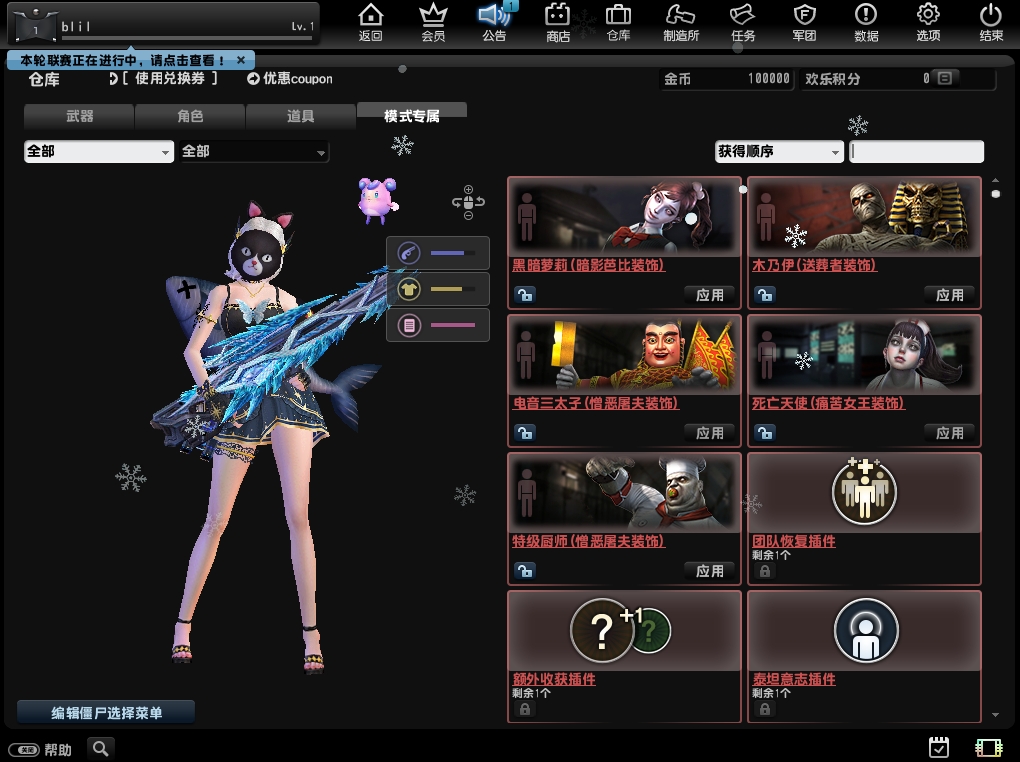This screenshot has height=762, width=1020.
Task: Open the 获得顺序 sort dropdown
Action: pyautogui.click(x=779, y=152)
